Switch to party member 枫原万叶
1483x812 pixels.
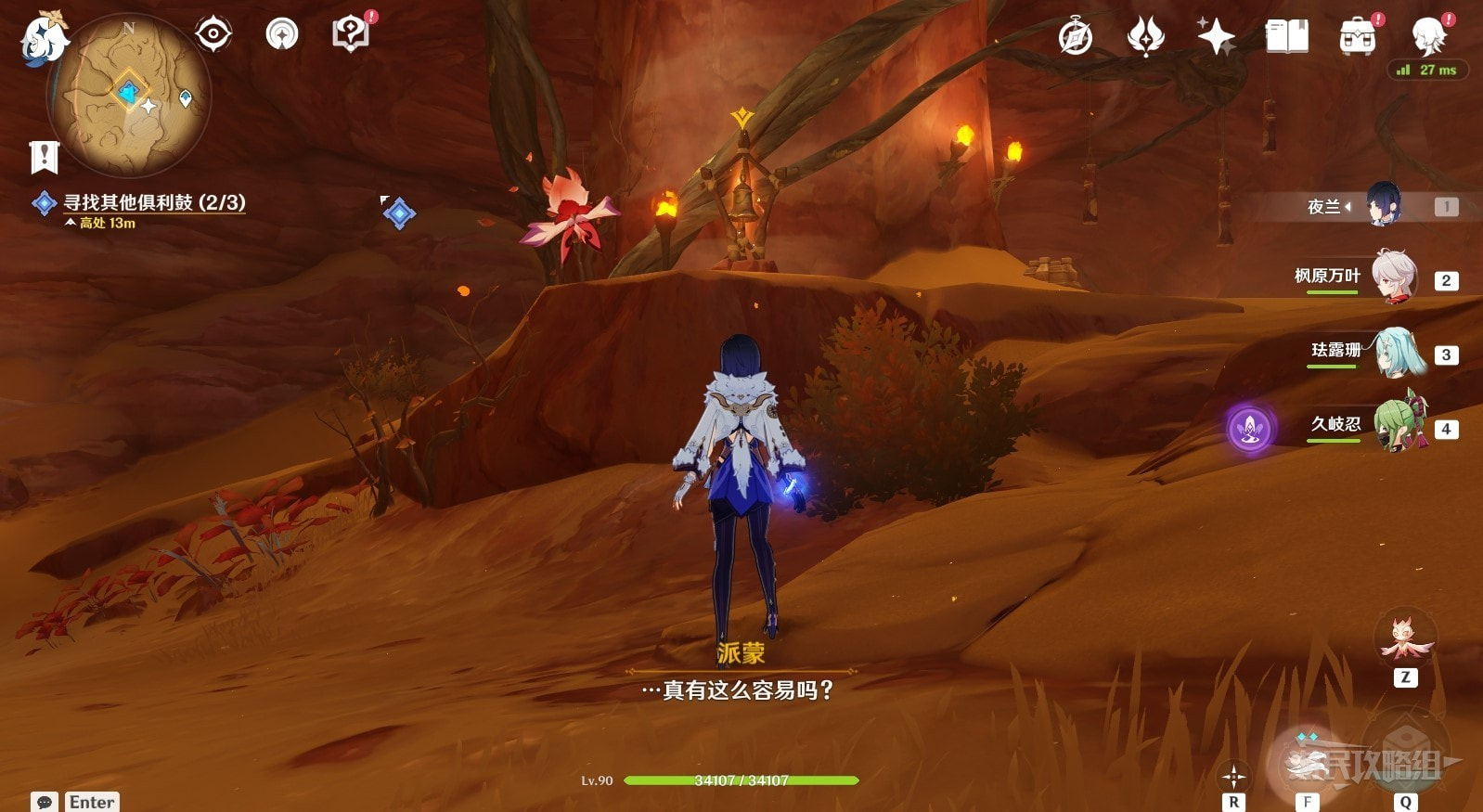(1392, 277)
